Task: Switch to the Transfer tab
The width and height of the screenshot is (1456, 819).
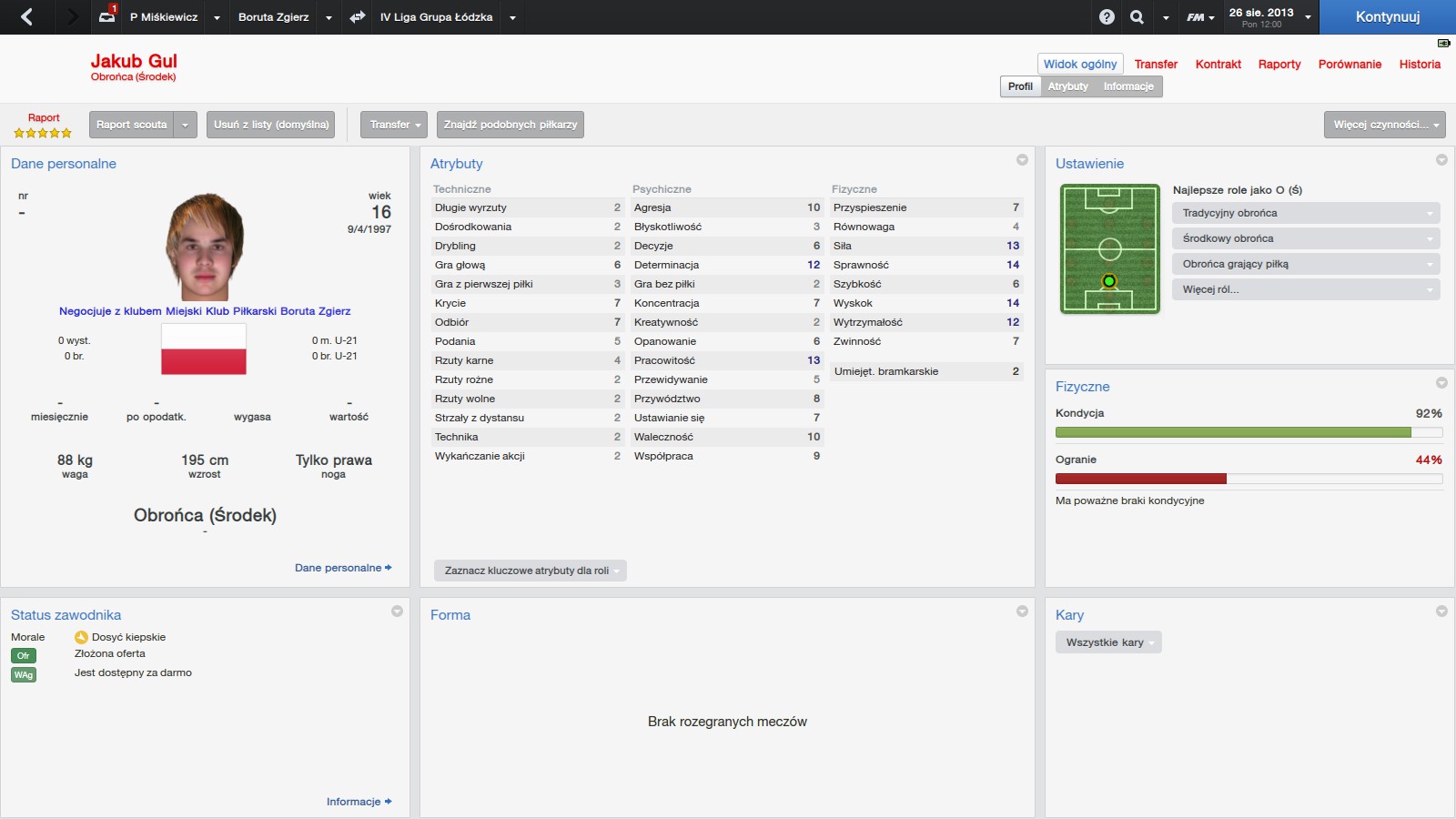Action: (x=1156, y=65)
